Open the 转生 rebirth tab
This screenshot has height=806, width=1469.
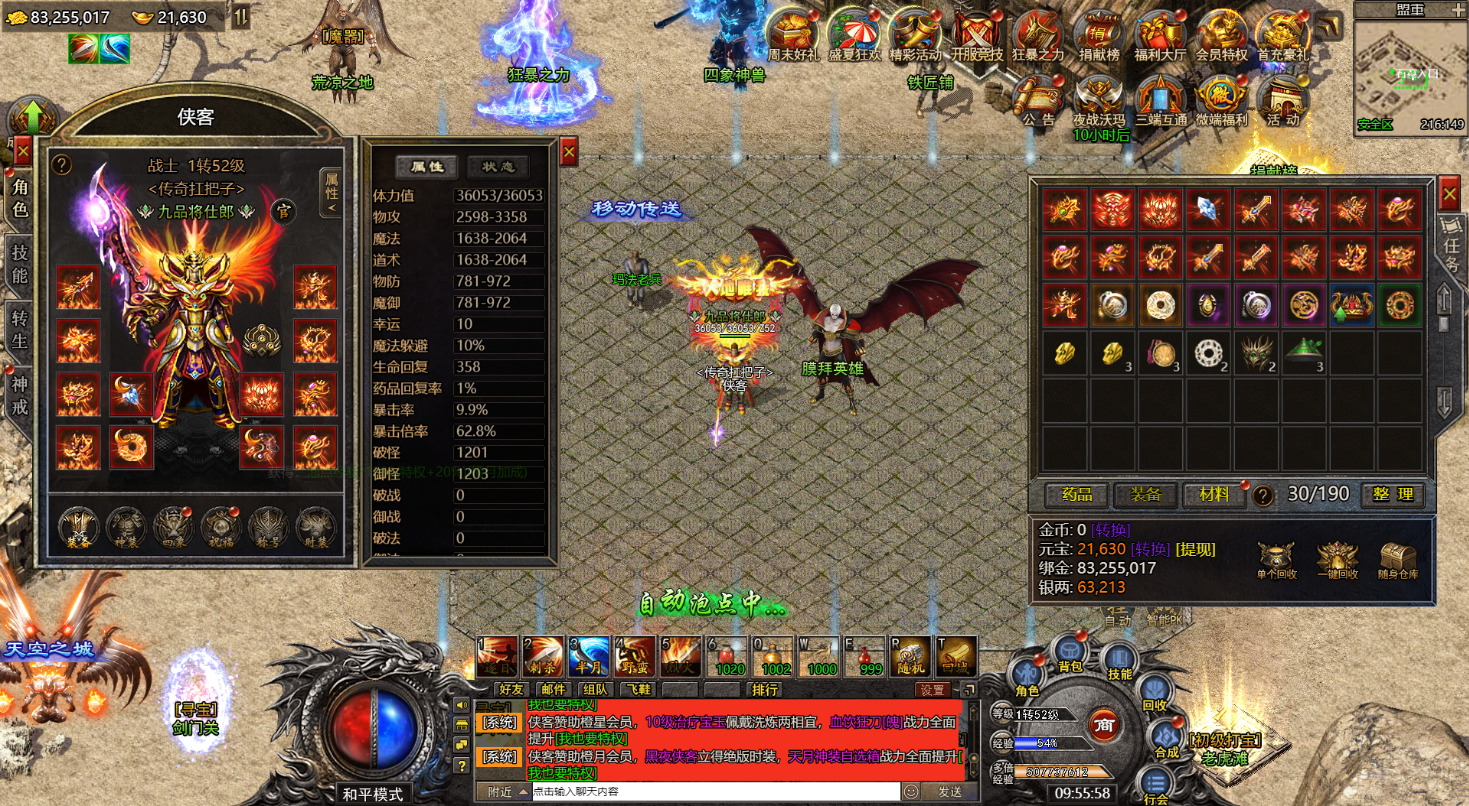19,329
